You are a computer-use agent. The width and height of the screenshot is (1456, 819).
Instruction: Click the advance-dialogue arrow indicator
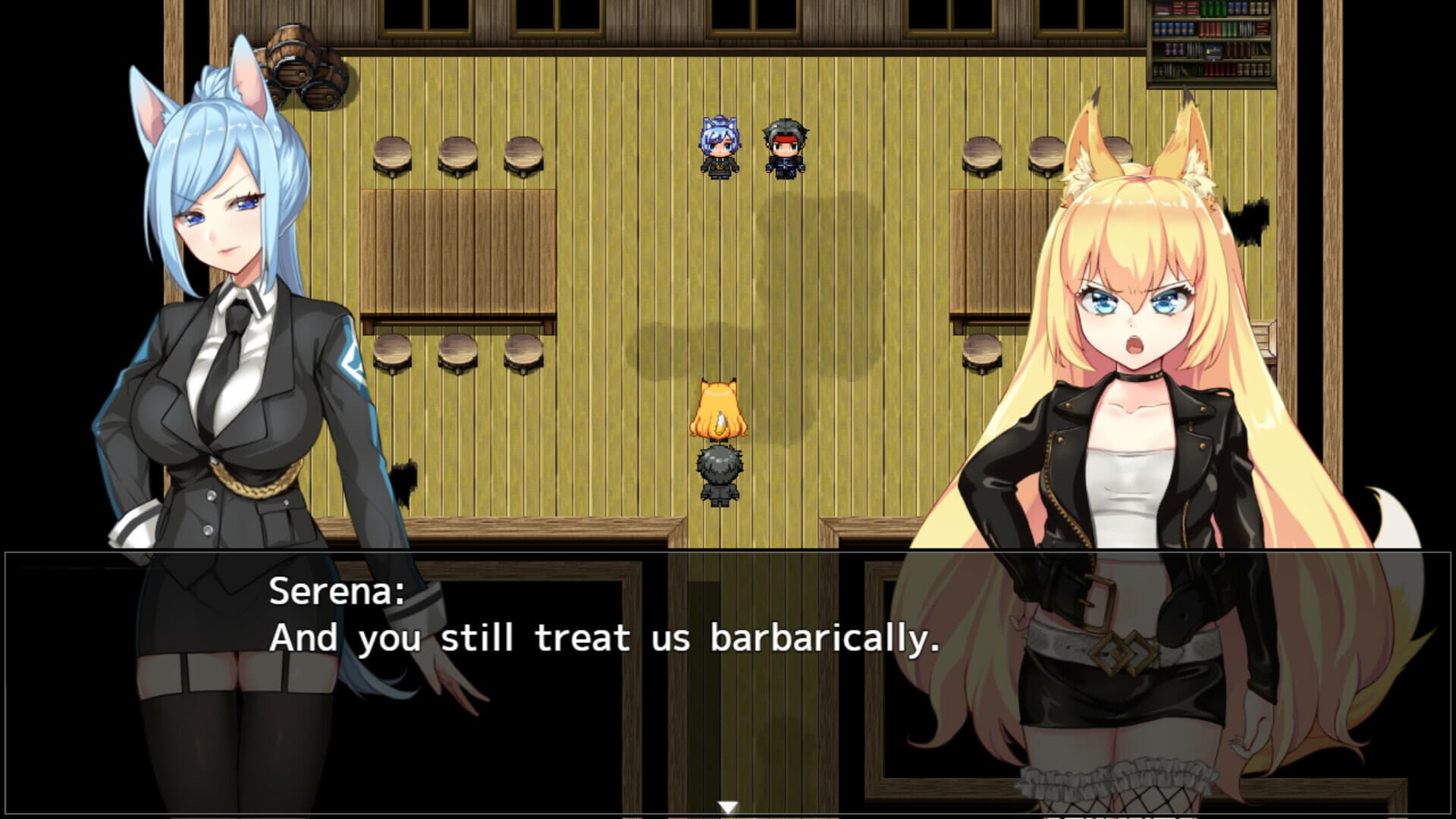click(728, 808)
